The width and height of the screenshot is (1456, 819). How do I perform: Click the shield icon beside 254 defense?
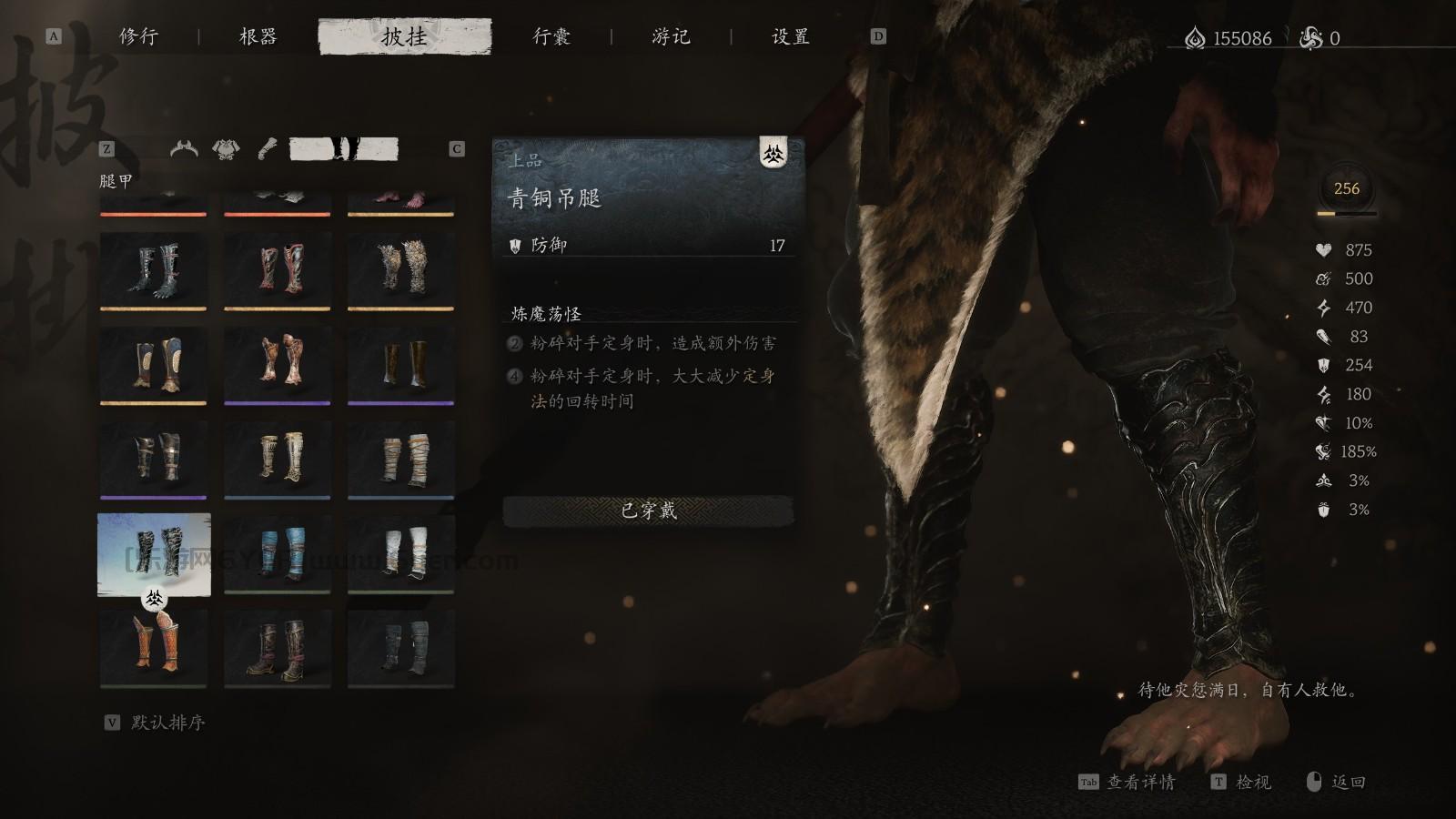click(x=1324, y=366)
